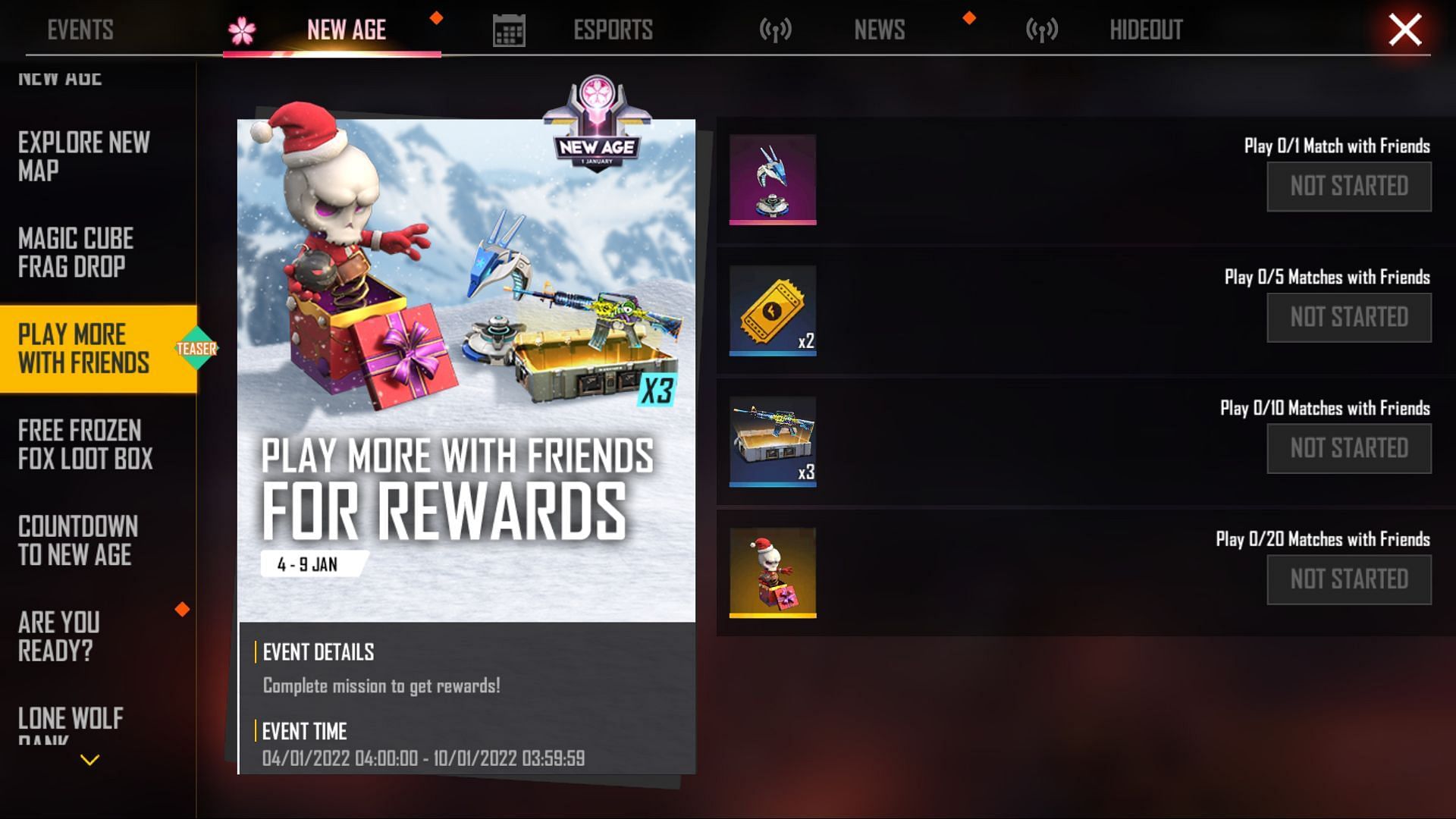
Task: Select the Lone Wolf Rank entry
Action: click(x=70, y=722)
